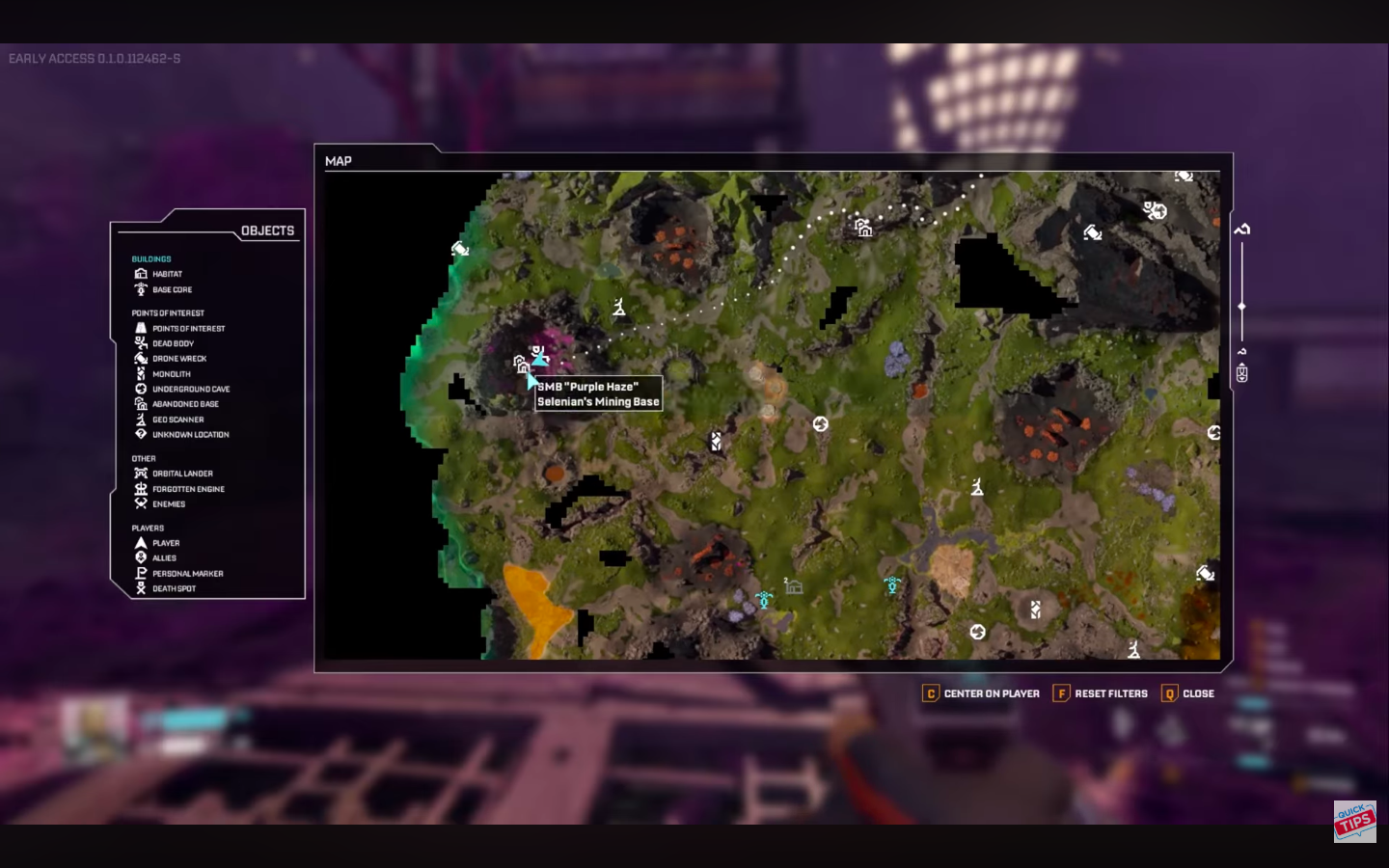1389x868 pixels.
Task: Click the Base Core icon under Buildings
Action: (x=141, y=289)
